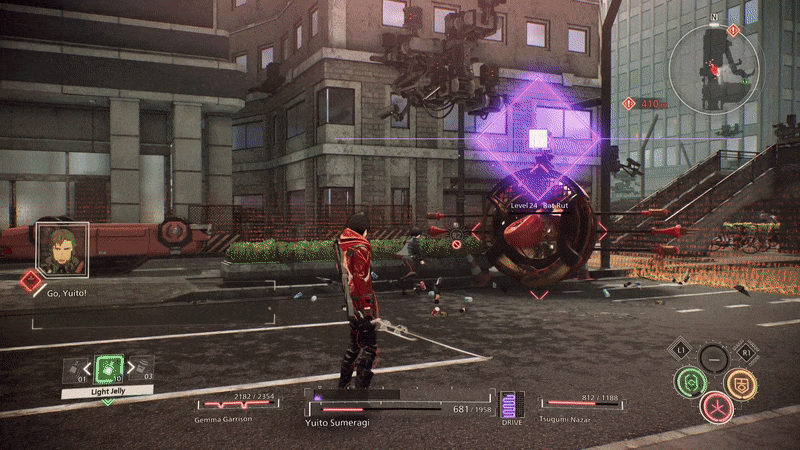Select the empty gray SAS slot
The width and height of the screenshot is (800, 450).
point(713,357)
